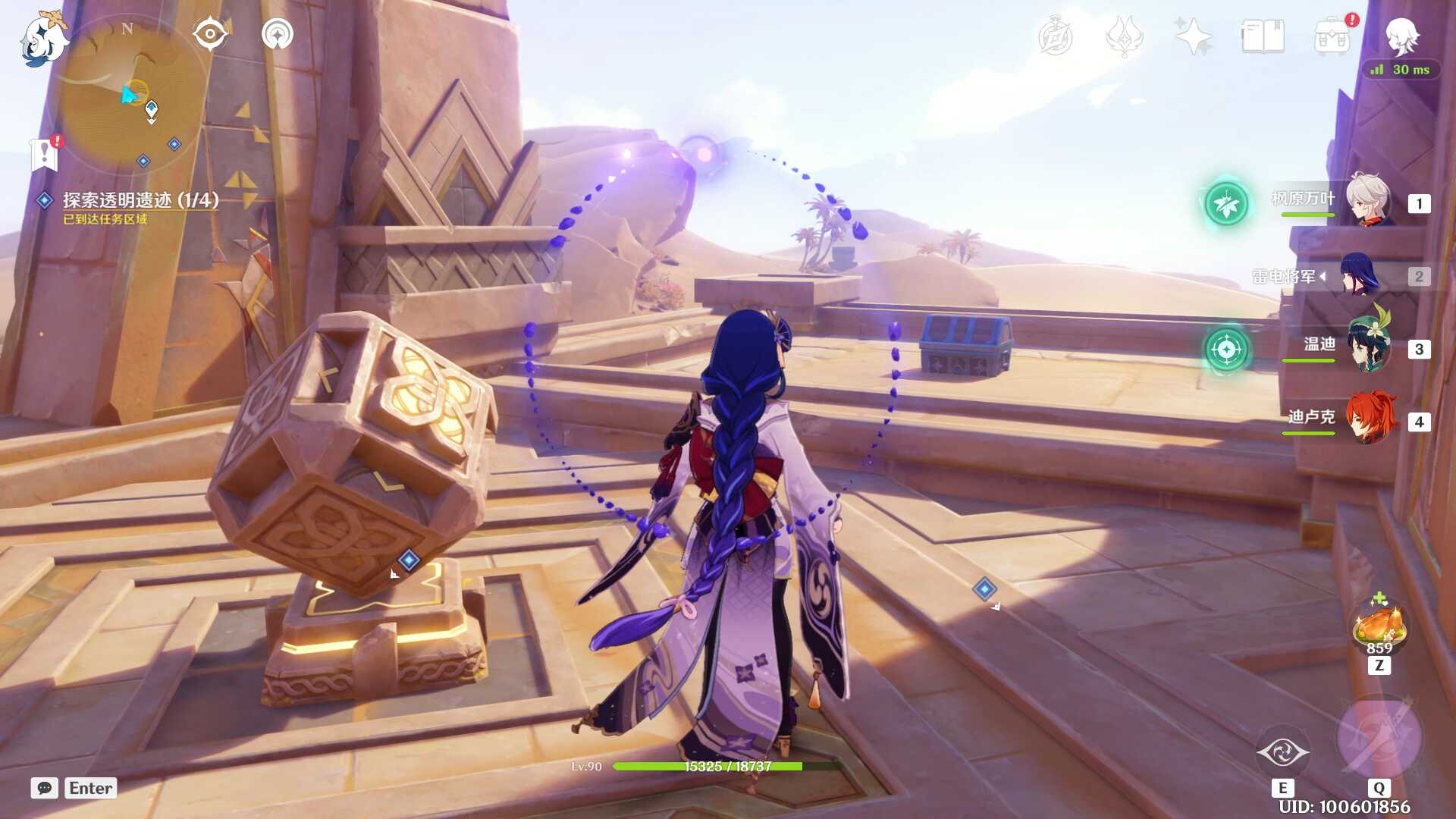Open the quest navigation beacon icon
This screenshot has width=1456, height=819.
[x=278, y=34]
